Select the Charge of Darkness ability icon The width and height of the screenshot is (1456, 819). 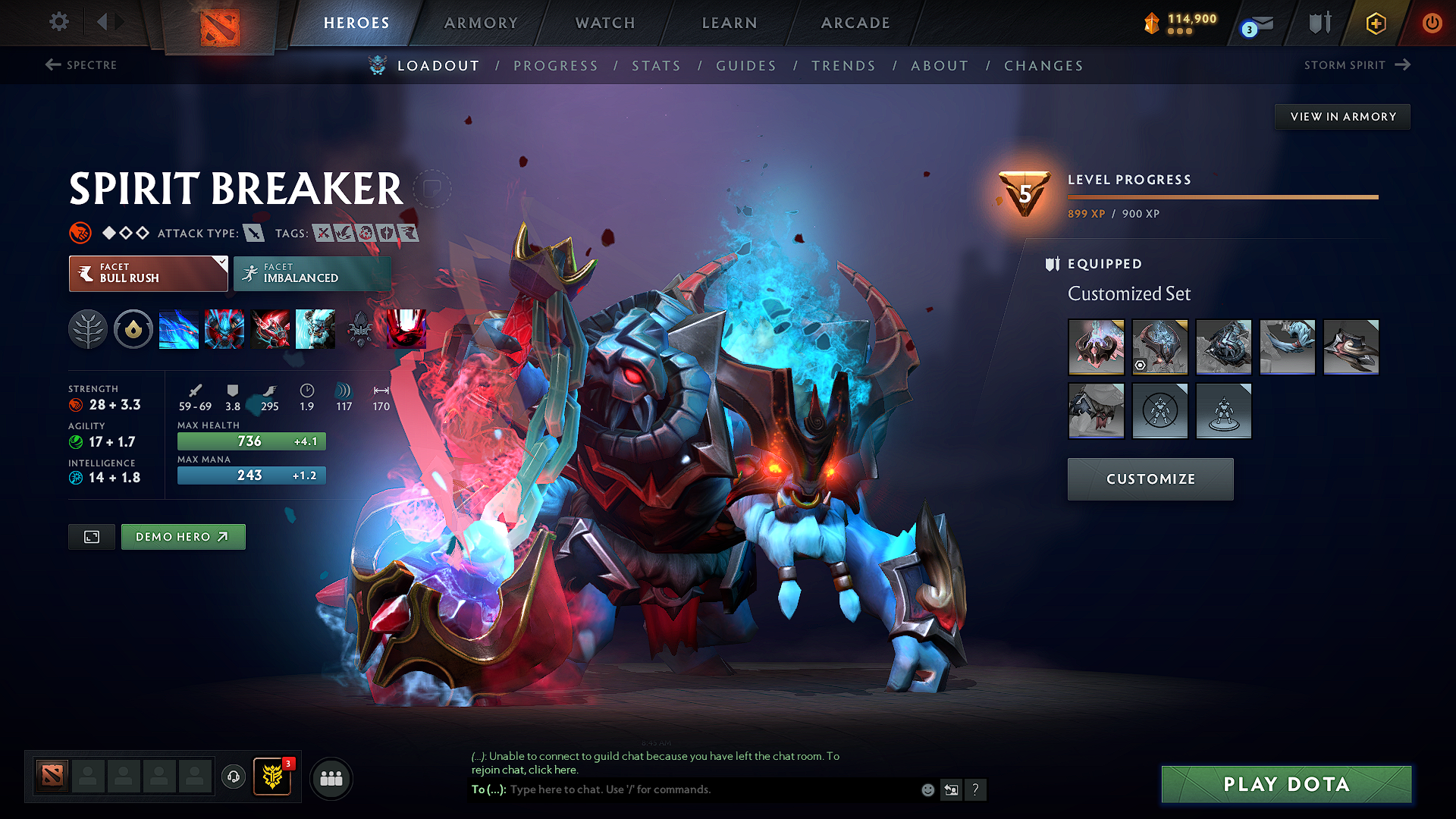point(179,329)
